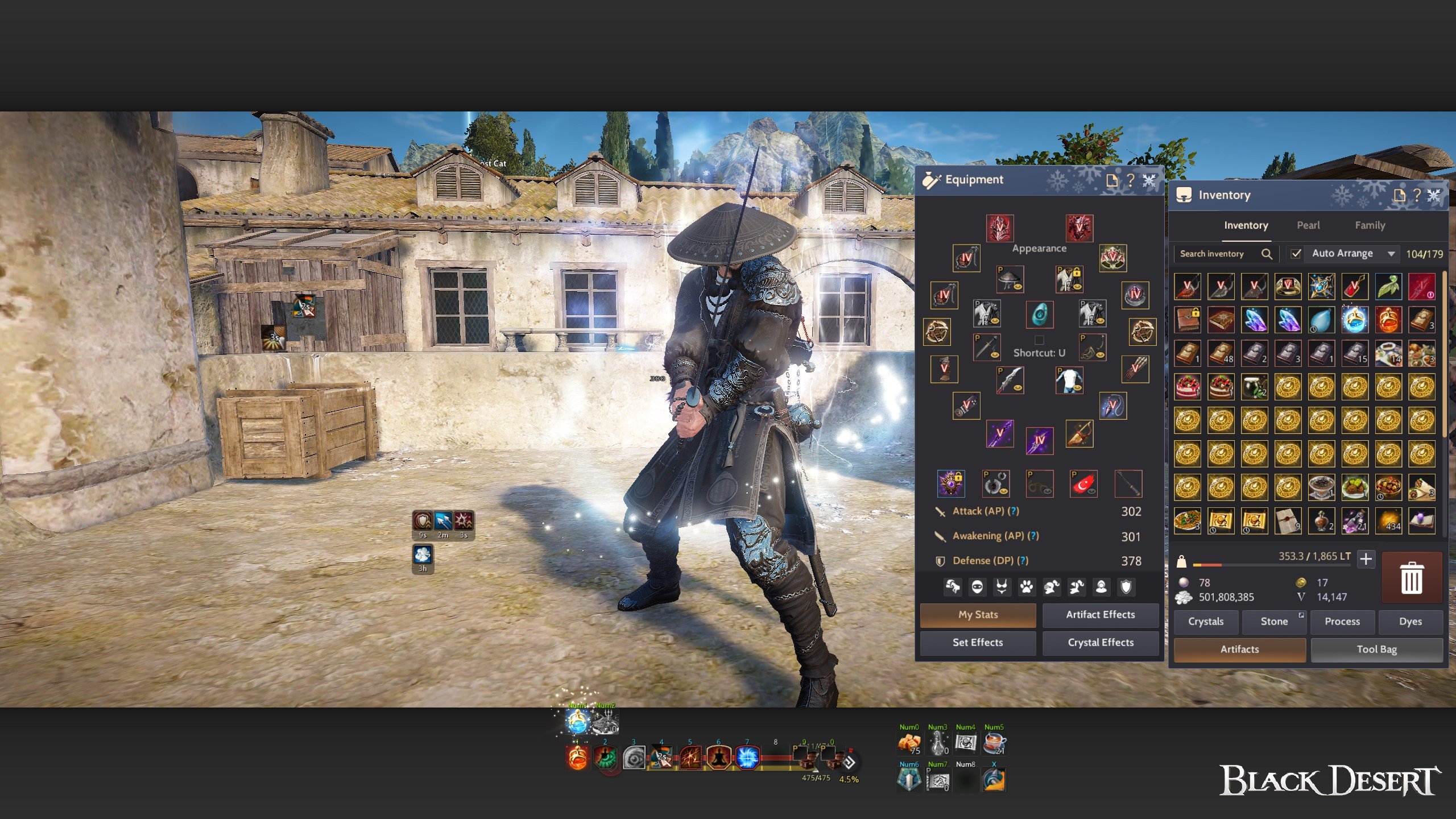Switch to the Family tab

point(1371,225)
